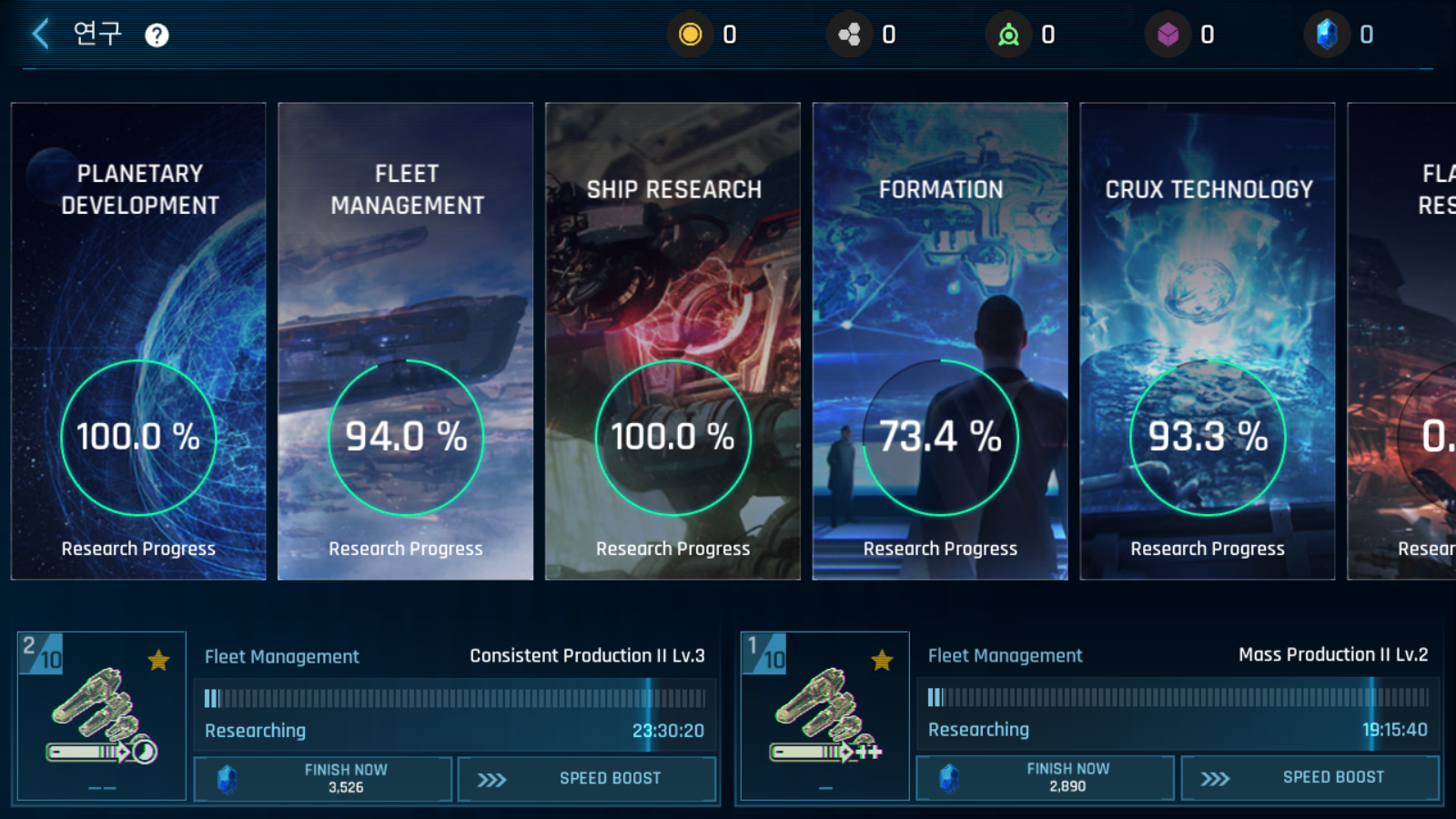Image resolution: width=1456 pixels, height=819 pixels.
Task: Speed boost the Mass Production II research
Action: tap(1310, 778)
